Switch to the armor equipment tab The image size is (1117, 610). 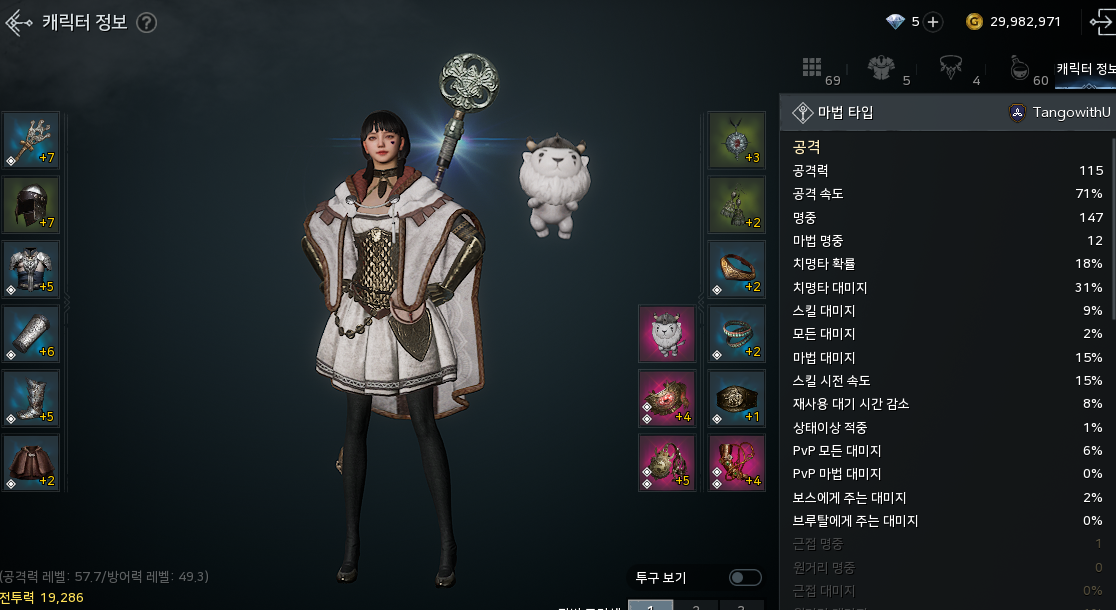coord(883,70)
